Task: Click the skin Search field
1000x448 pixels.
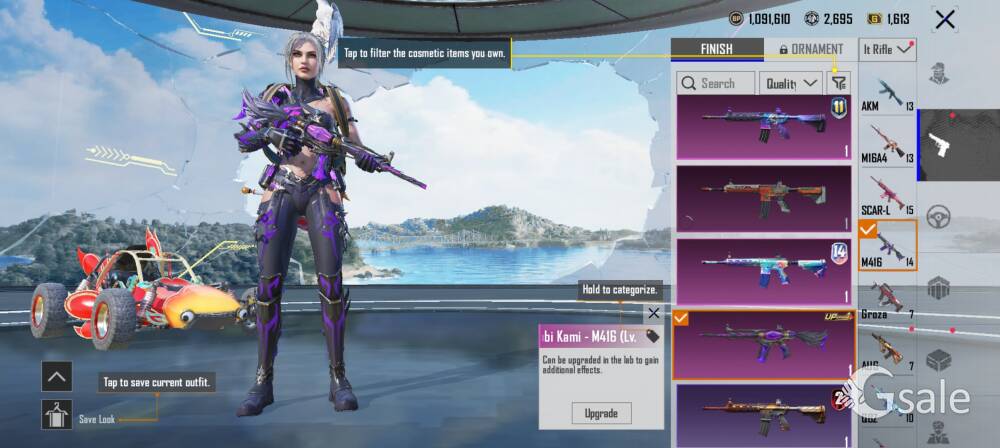Action: (x=716, y=83)
